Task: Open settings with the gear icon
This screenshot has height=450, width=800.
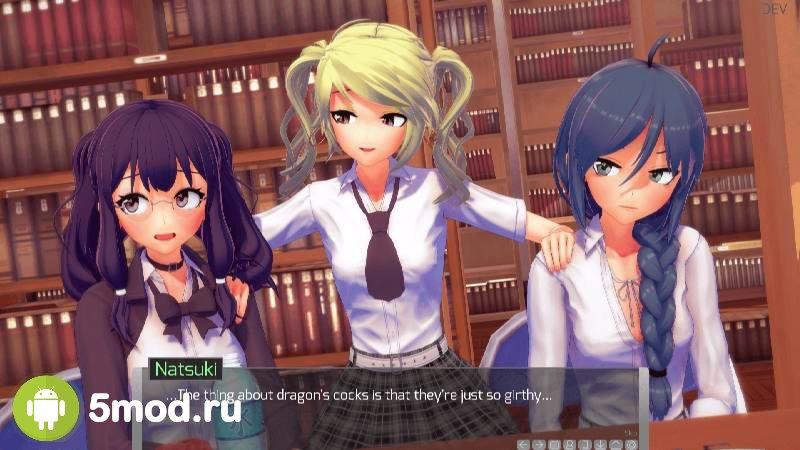Action: [631, 444]
